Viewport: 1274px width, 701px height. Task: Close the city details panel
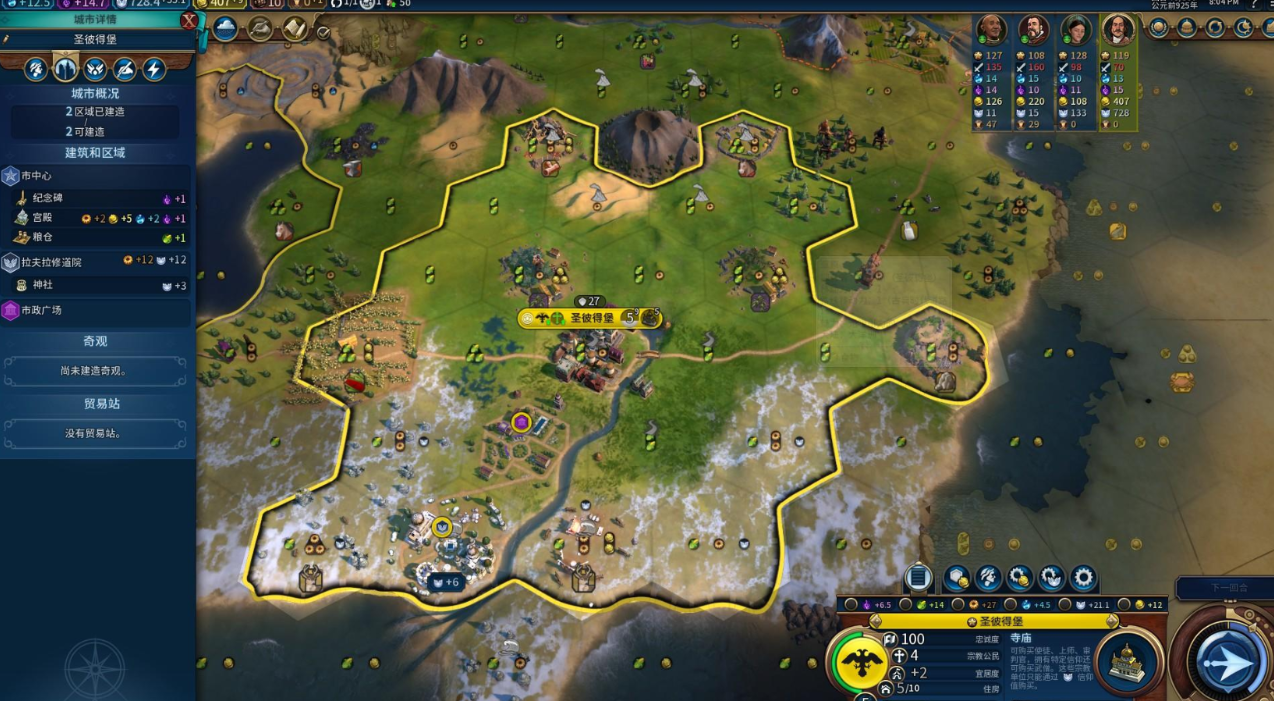pos(188,20)
